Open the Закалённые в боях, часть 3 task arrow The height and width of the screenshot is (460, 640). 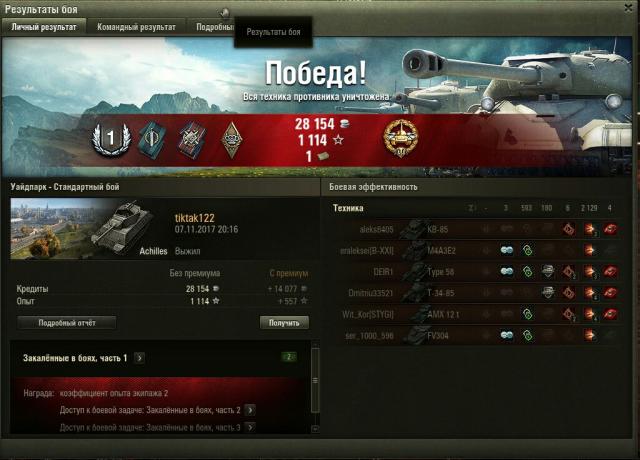pos(249,428)
